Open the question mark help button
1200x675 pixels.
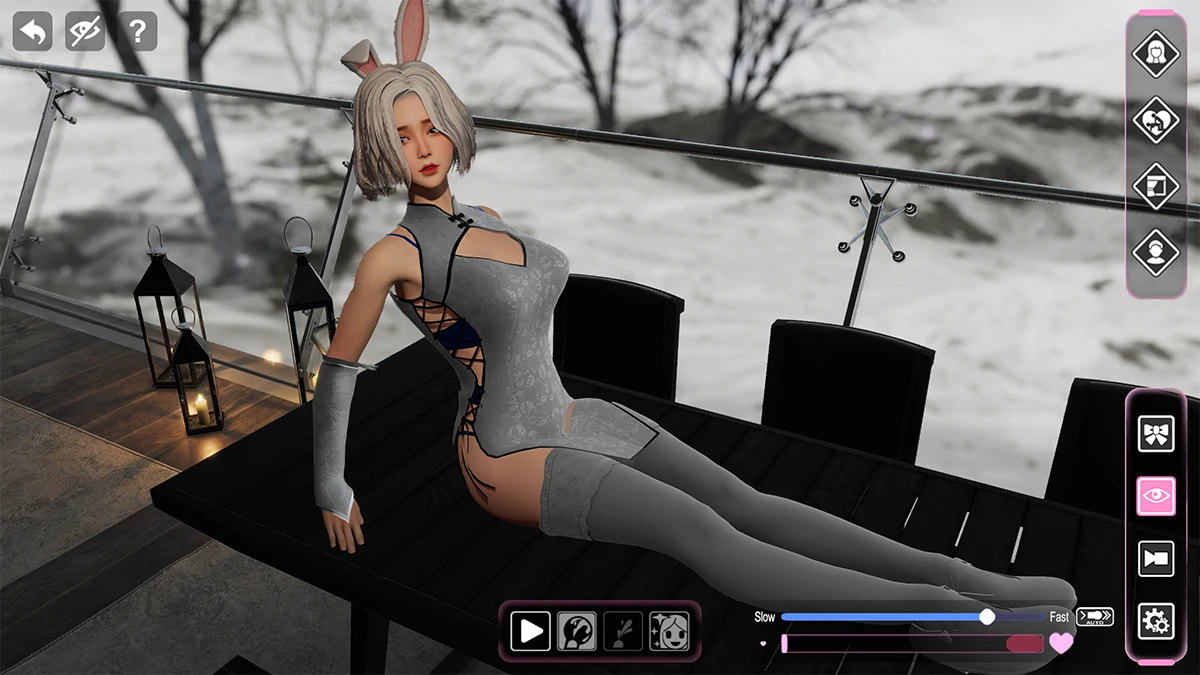point(137,32)
